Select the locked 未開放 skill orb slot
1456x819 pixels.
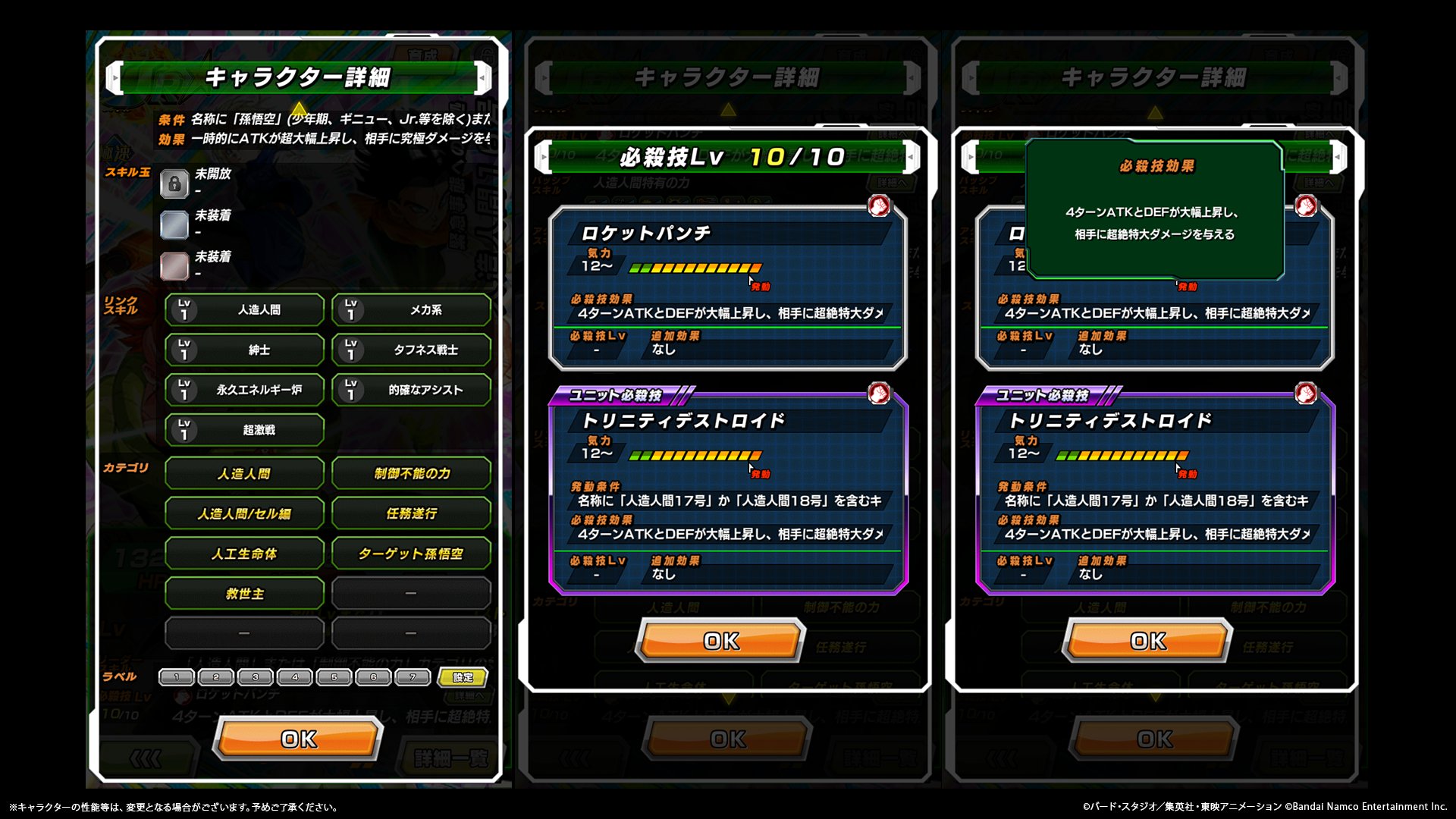[x=174, y=184]
